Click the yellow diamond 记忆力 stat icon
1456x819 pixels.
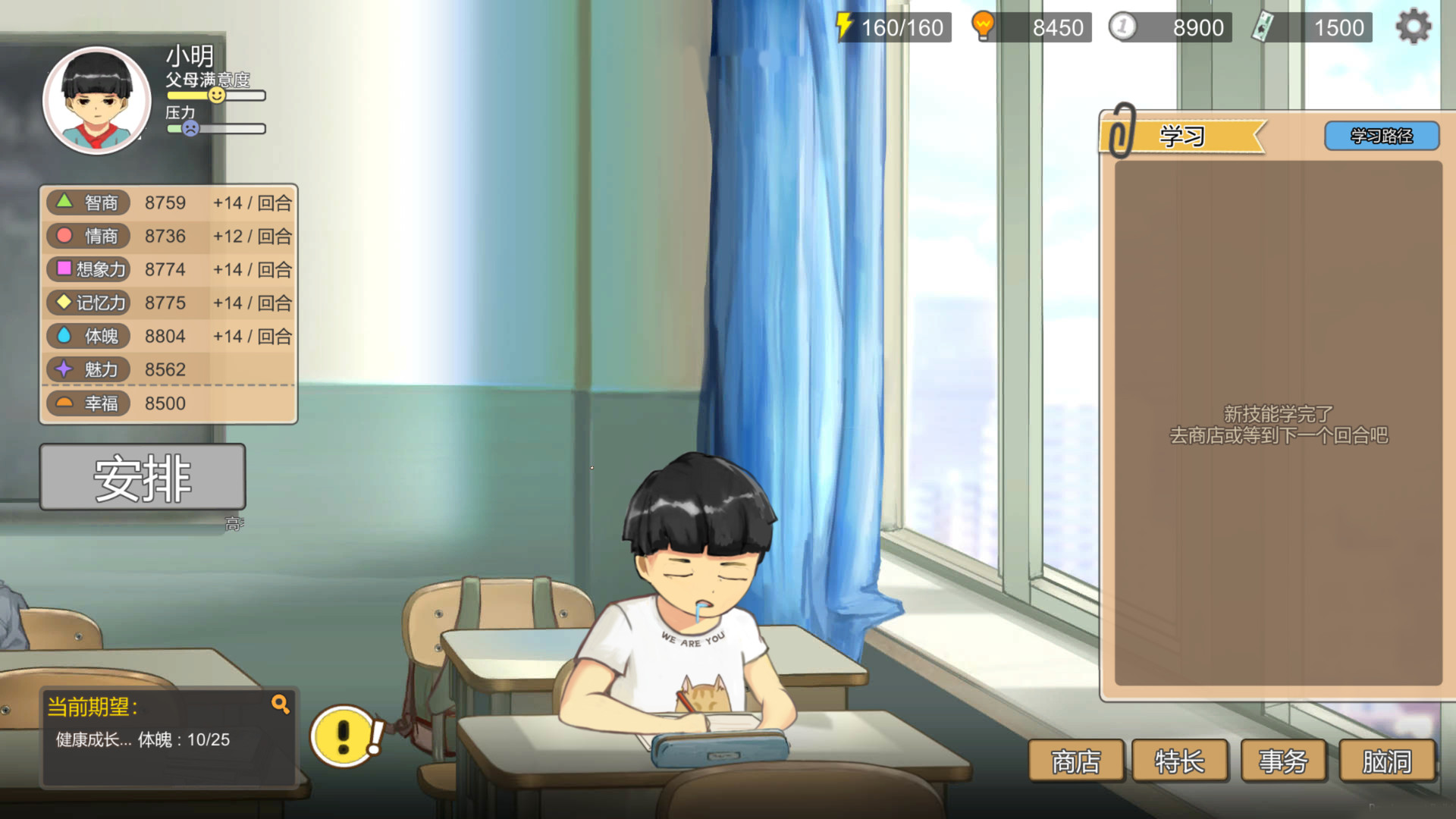[x=64, y=303]
